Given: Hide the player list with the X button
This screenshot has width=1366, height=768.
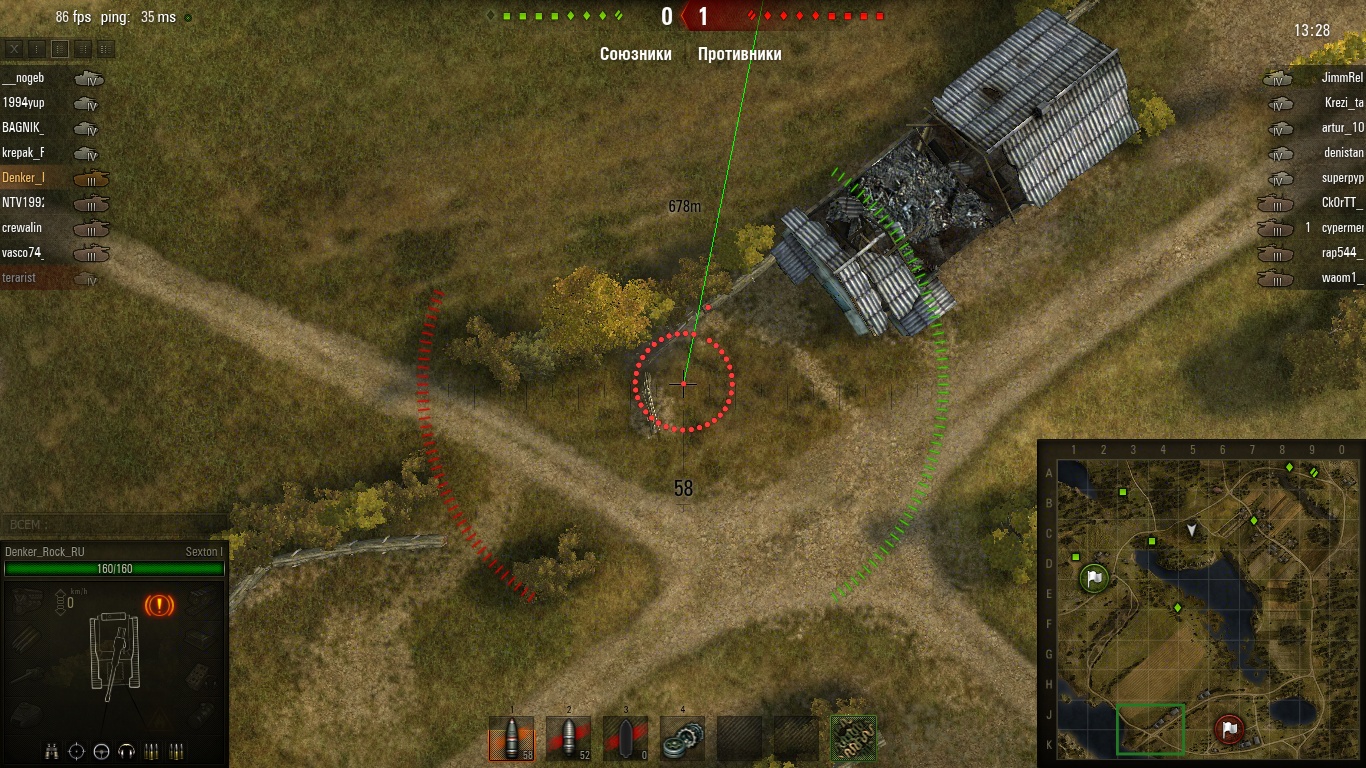Looking at the screenshot, I should [15, 48].
